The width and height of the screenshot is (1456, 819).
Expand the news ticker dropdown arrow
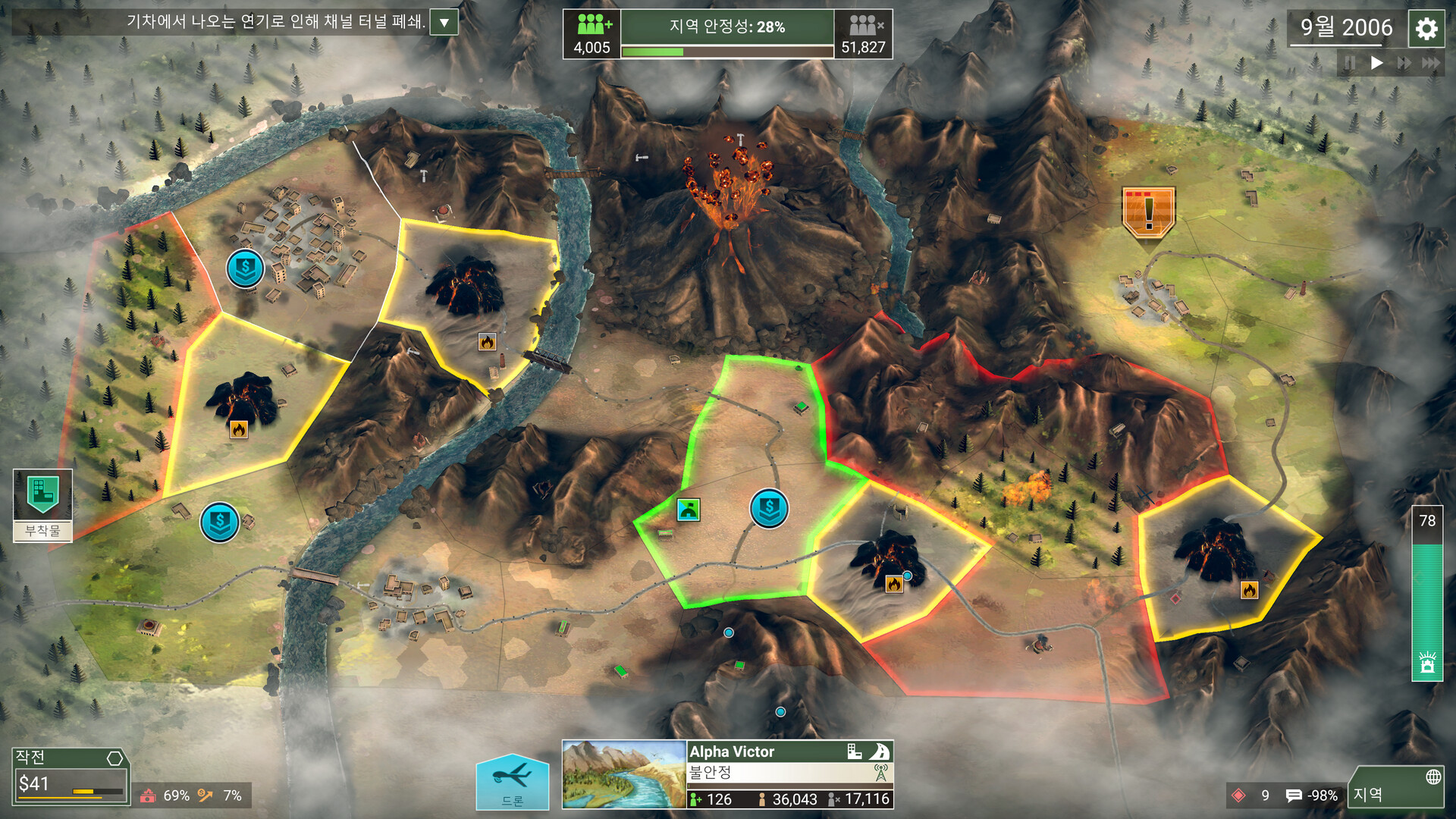(444, 23)
